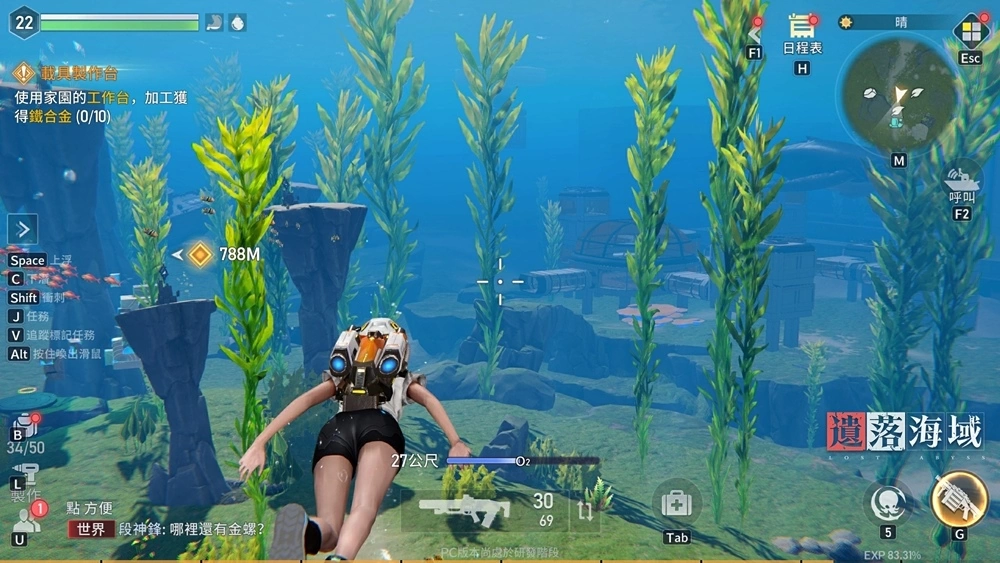1000x563 pixels.
Task: Expand the collapsed panel with the left chevron
Action: [x=756, y=35]
